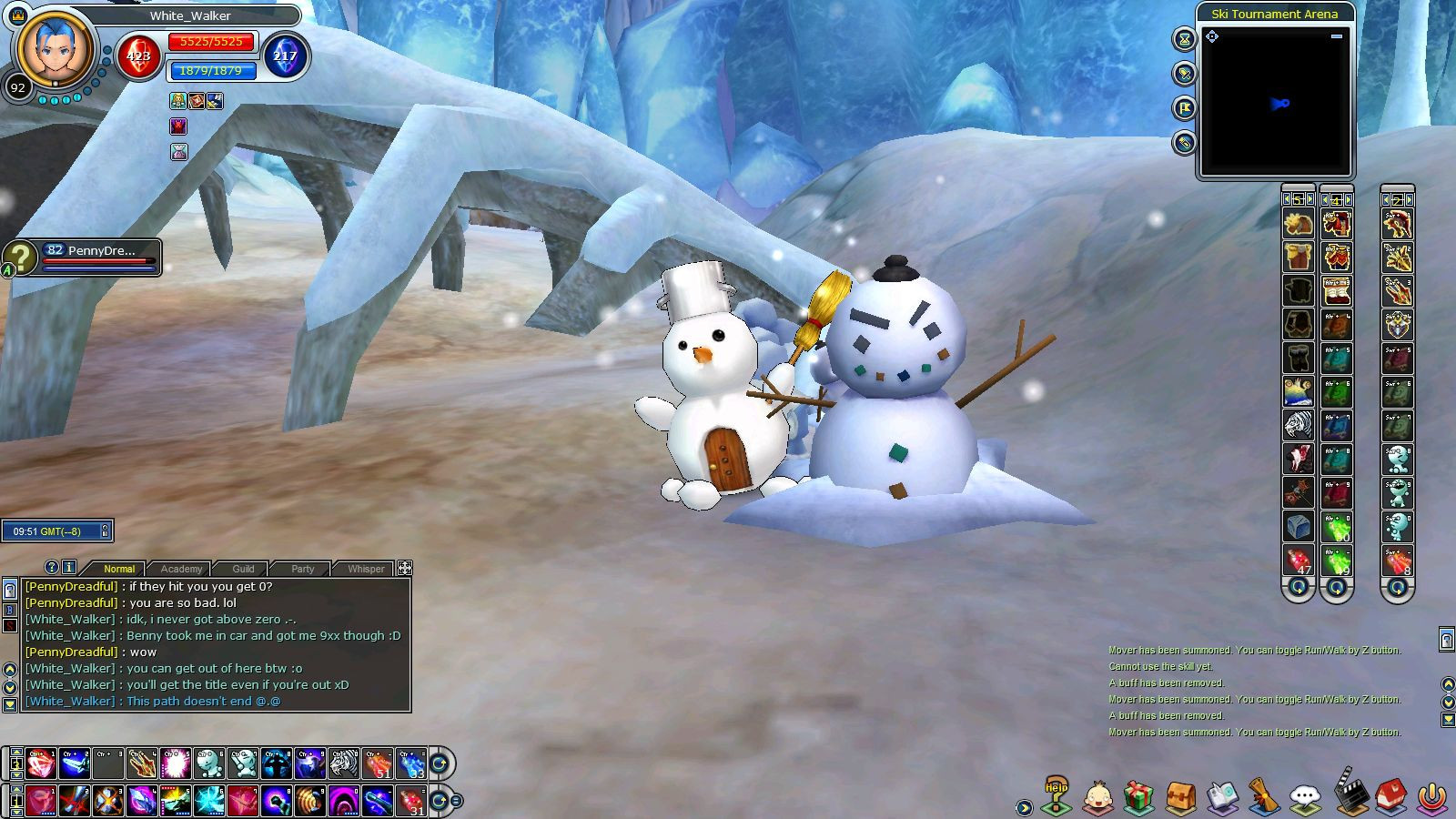1456x819 pixels.
Task: Open the open-book menu icon
Action: point(1222,797)
